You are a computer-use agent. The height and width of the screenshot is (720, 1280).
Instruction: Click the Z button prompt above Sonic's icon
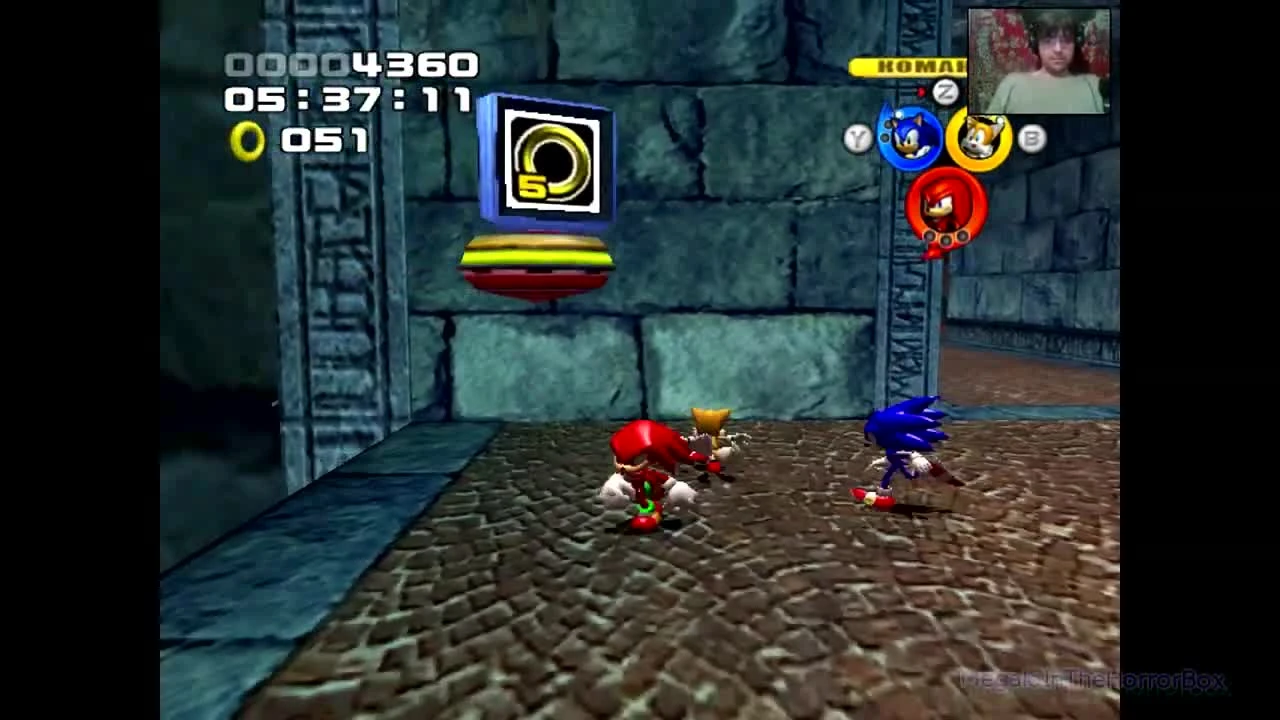click(944, 91)
